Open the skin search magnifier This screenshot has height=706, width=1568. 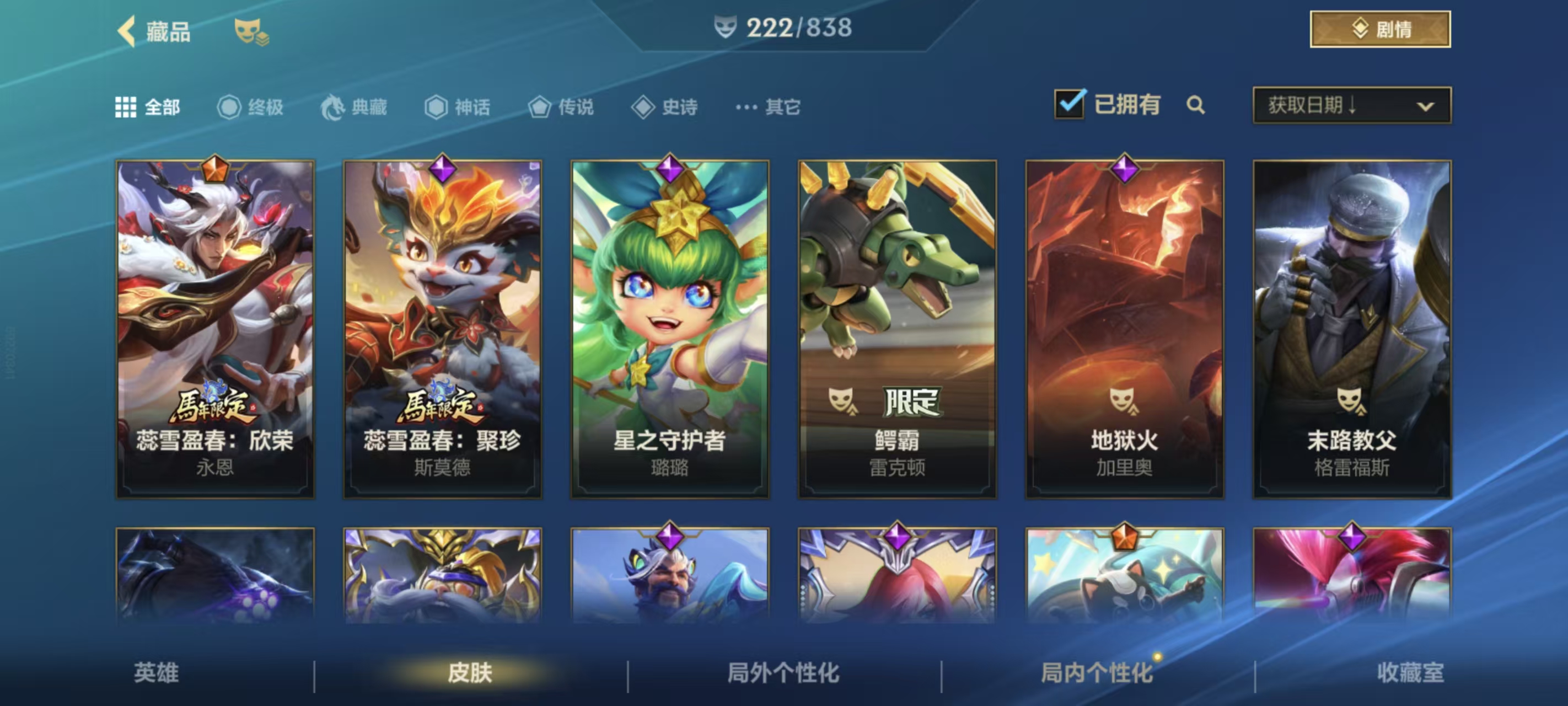[1195, 105]
